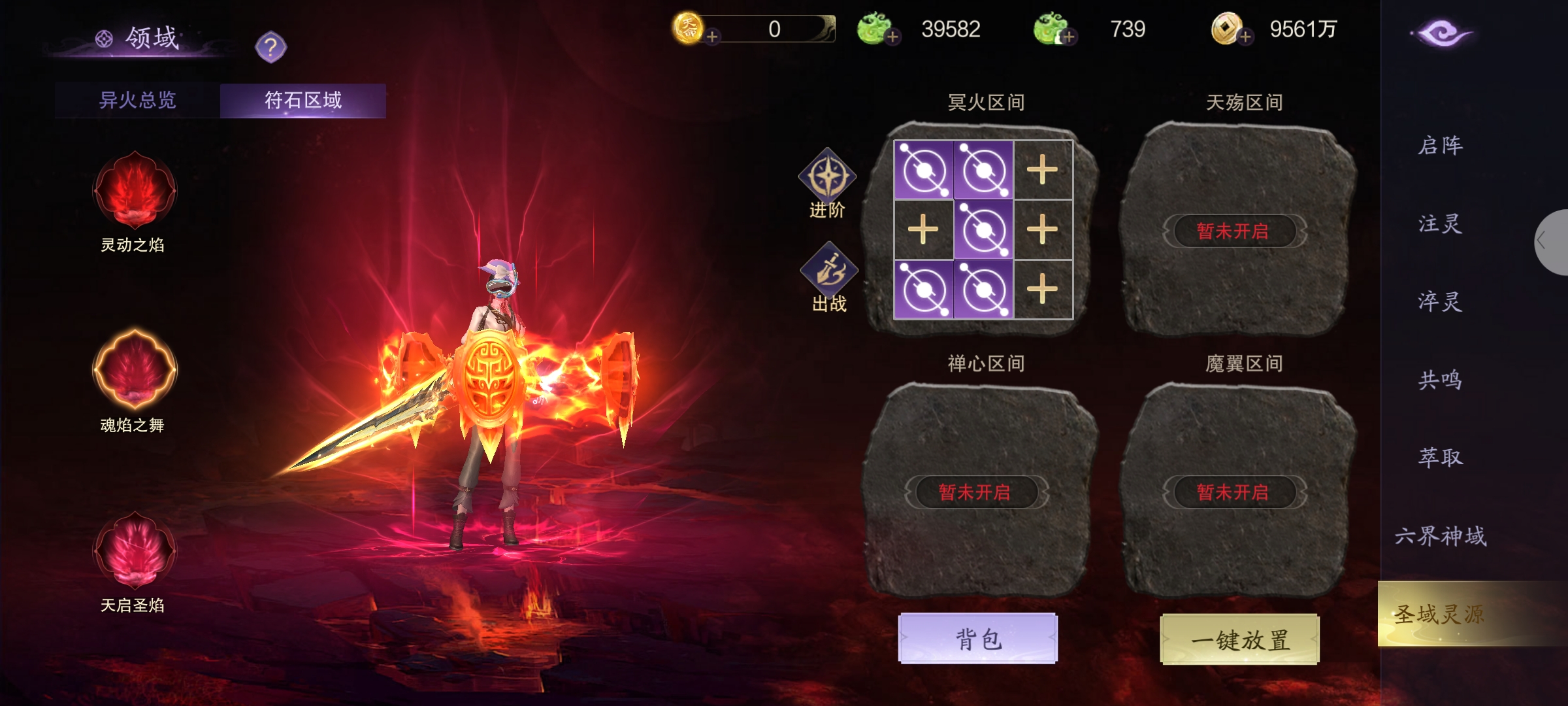The height and width of the screenshot is (706, 1568).
Task: Choose the 魂焰之舞 flame
Action: pyautogui.click(x=135, y=370)
